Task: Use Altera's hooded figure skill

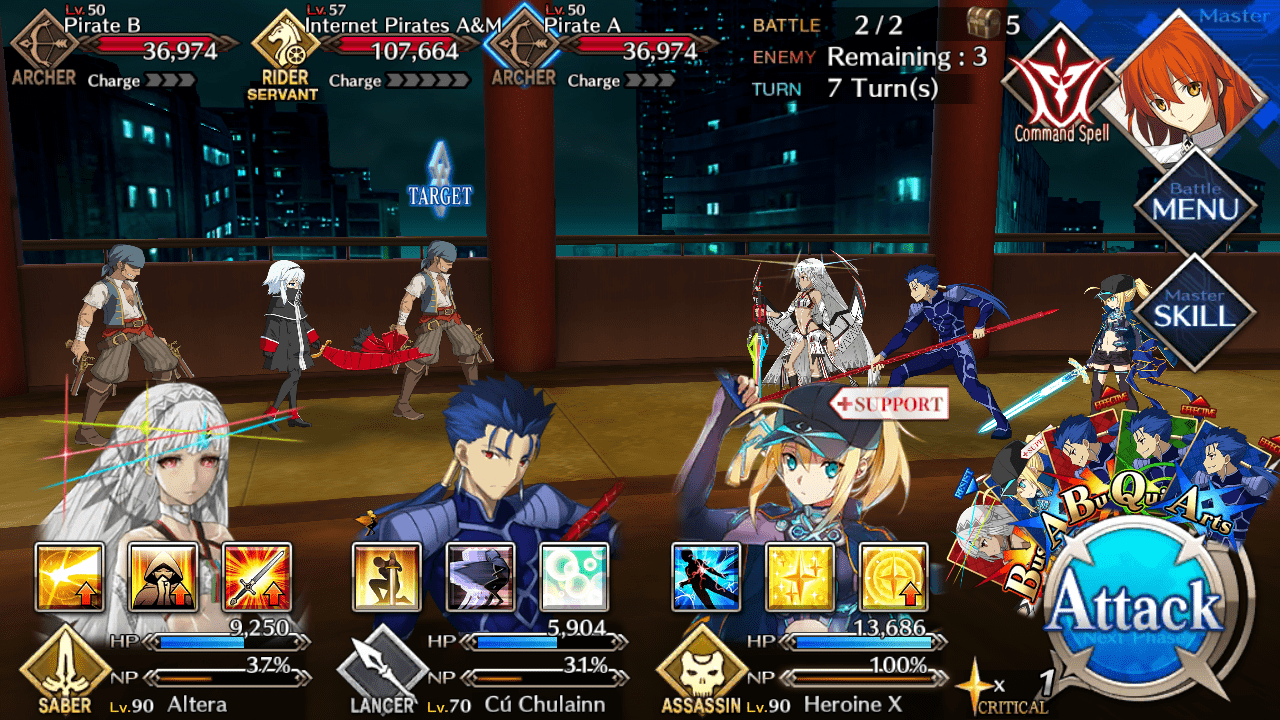Action: coord(163,577)
